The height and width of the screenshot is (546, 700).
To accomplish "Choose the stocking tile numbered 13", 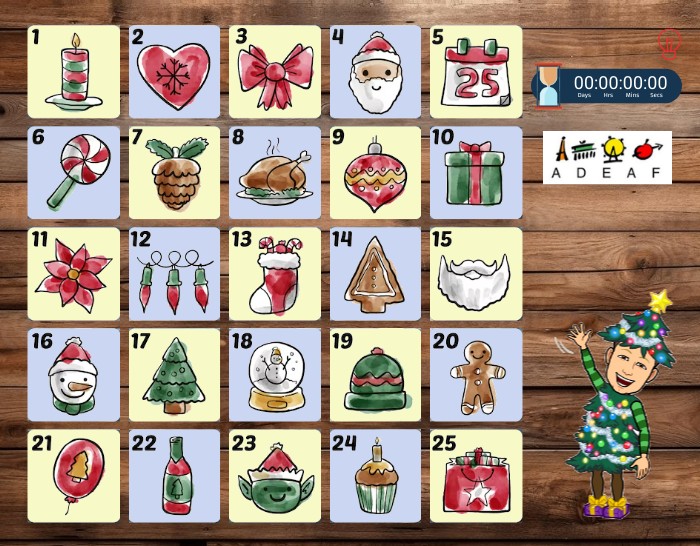I will [x=275, y=274].
